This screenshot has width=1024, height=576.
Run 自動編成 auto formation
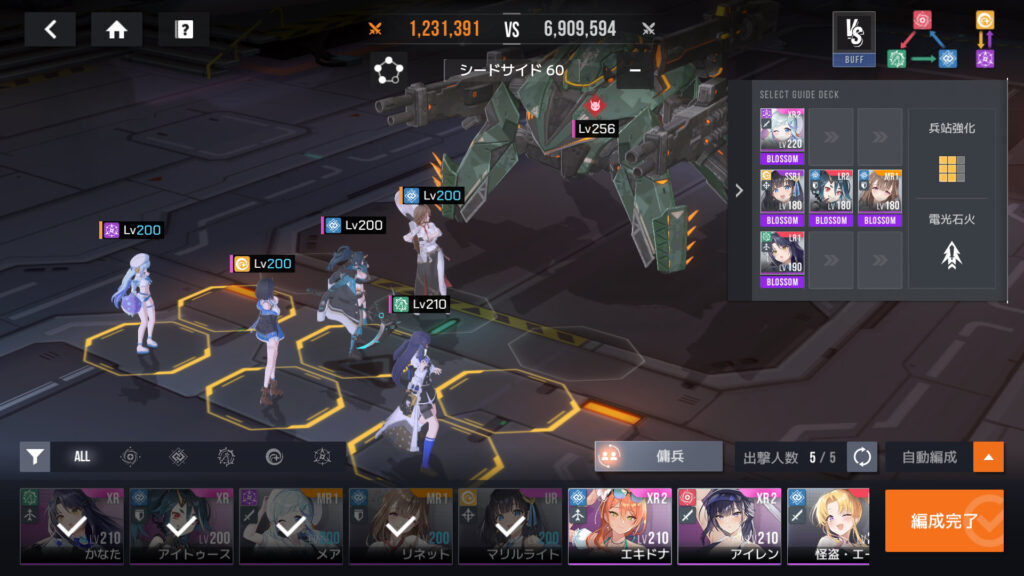coord(928,457)
